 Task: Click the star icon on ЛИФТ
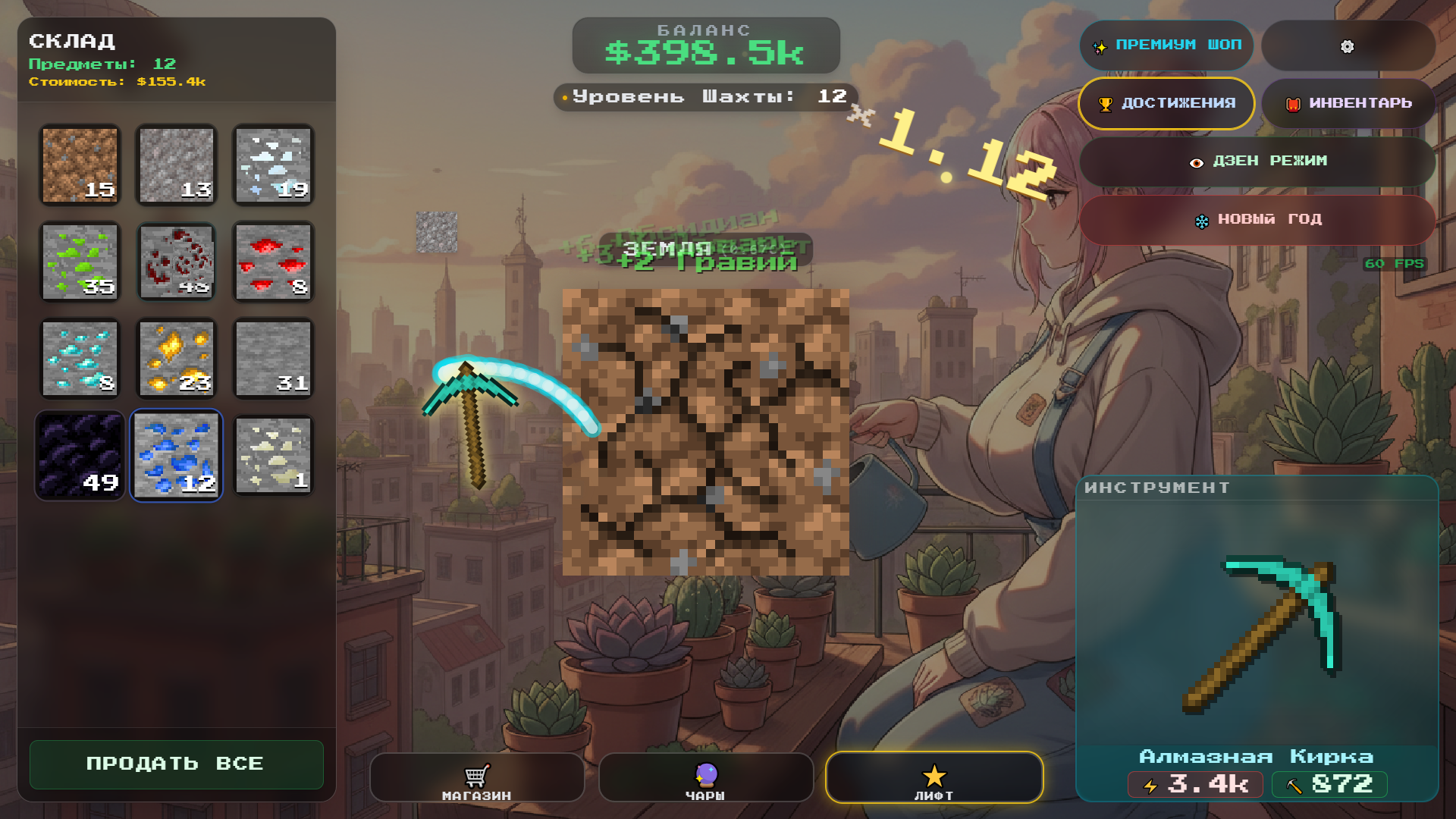click(934, 775)
